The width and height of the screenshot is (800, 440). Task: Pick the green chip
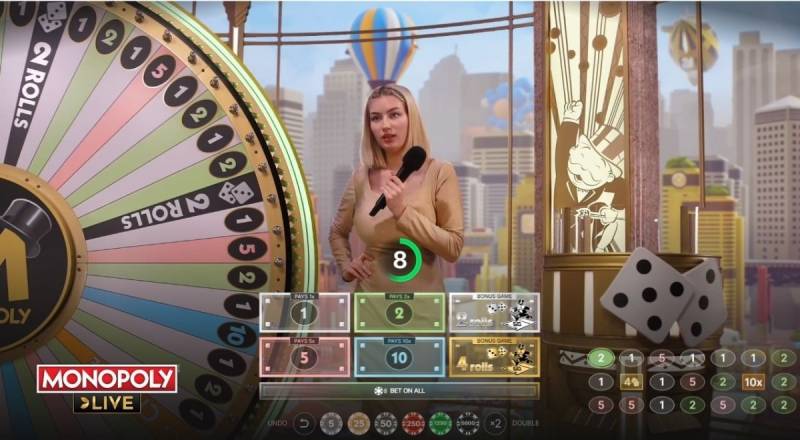point(439,424)
